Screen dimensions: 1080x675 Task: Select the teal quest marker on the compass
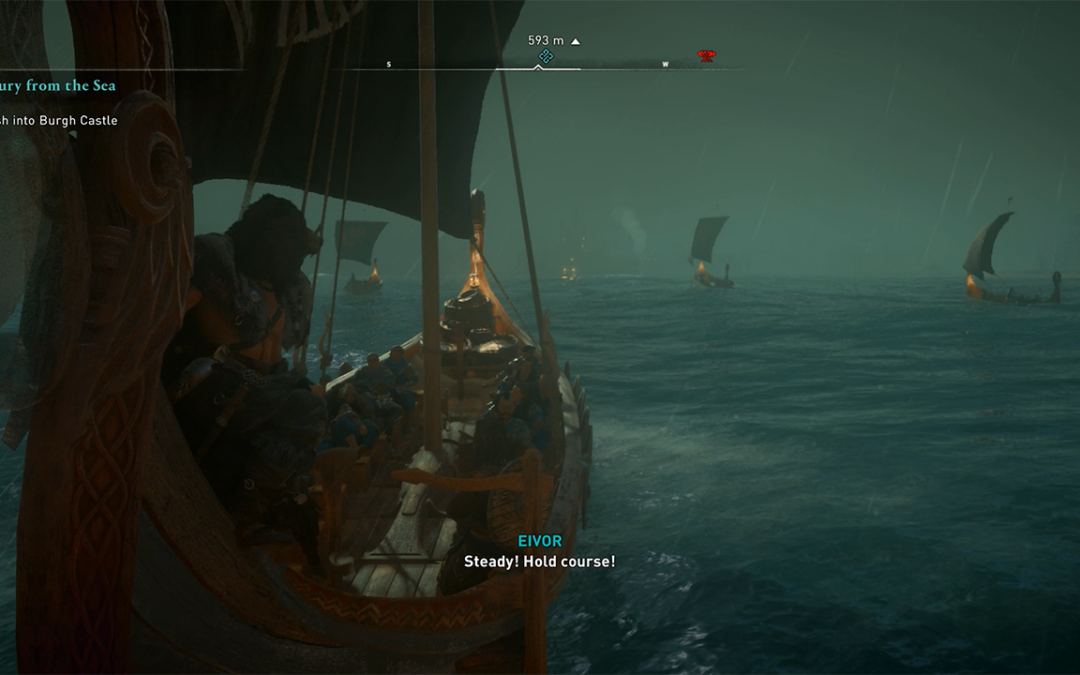coord(545,56)
